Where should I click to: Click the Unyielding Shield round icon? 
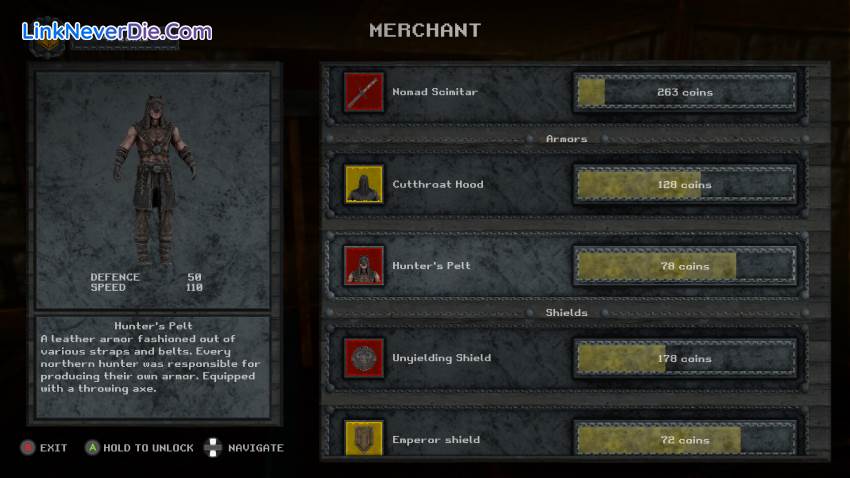(x=362, y=358)
